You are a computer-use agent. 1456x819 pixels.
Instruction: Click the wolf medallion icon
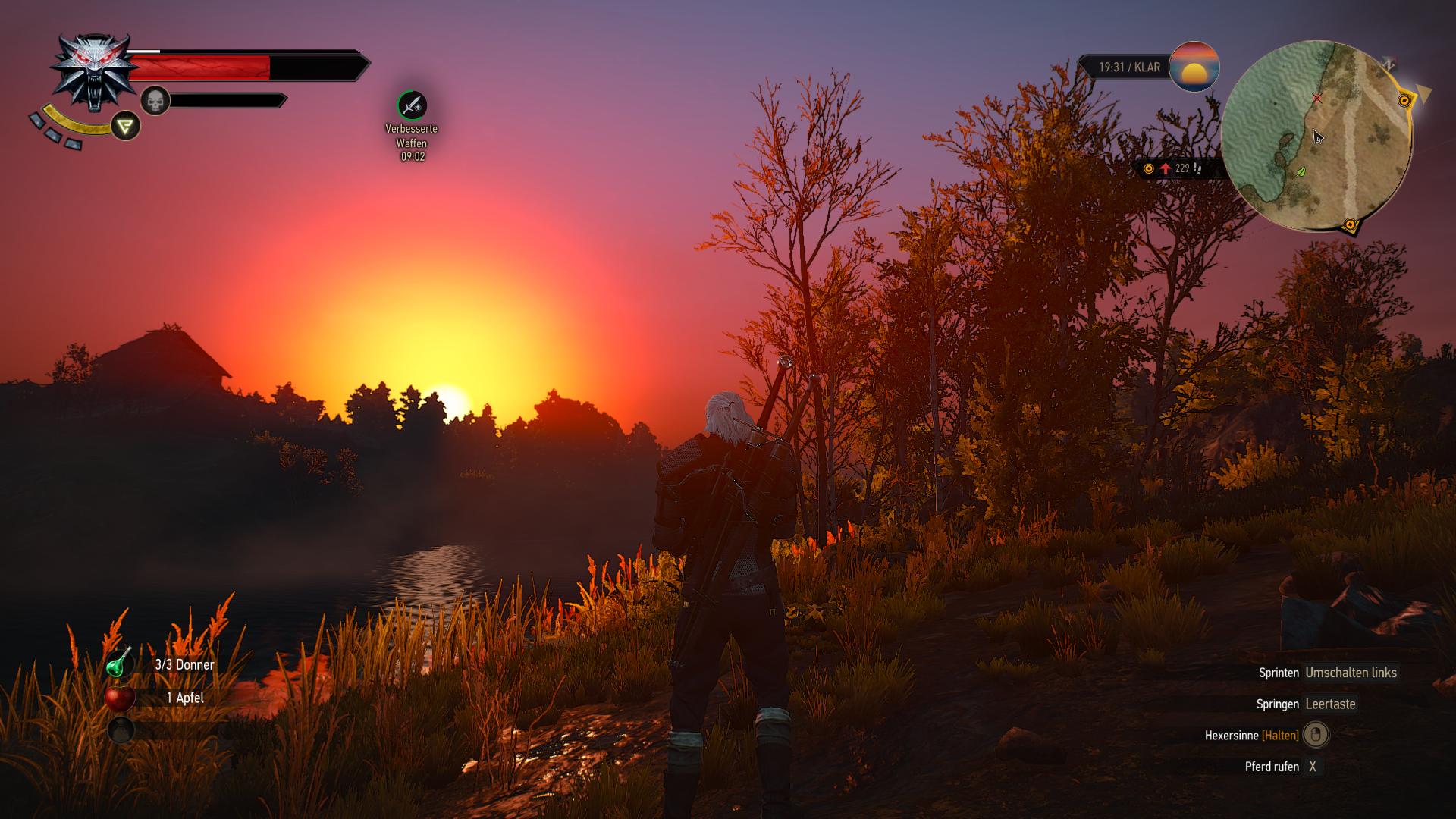tap(94, 70)
